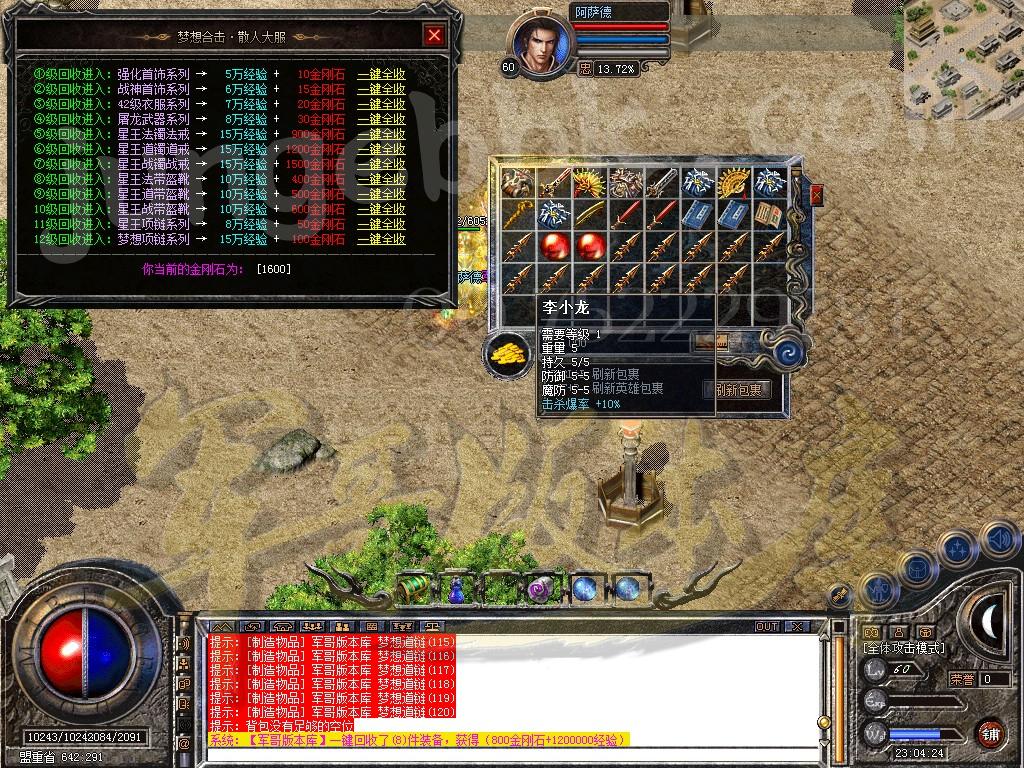
Task: Click the OUT button on chat panel
Action: 766,626
